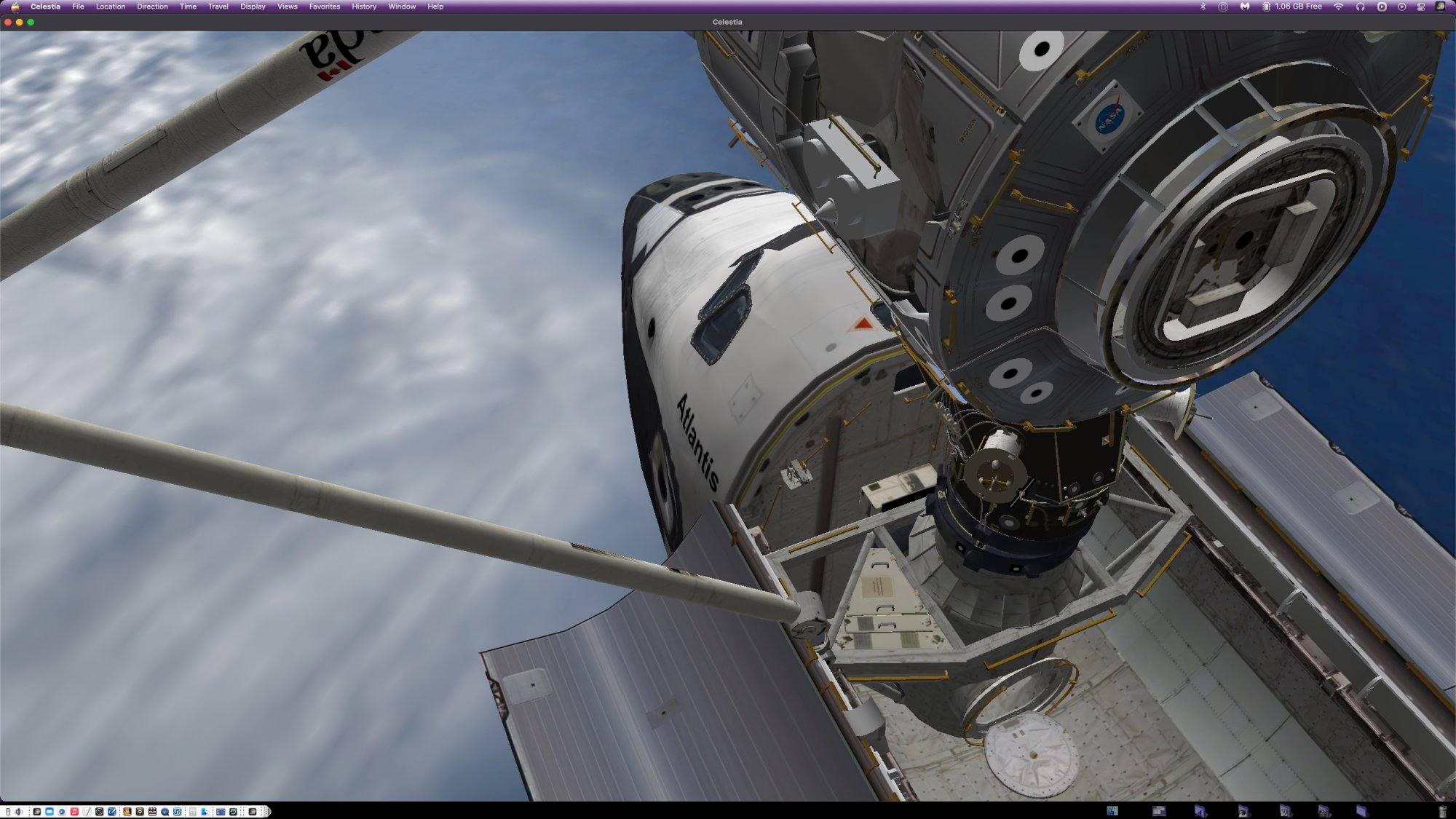Open the Celestia application menu
The height and width of the screenshot is (819, 1456).
(45, 7)
